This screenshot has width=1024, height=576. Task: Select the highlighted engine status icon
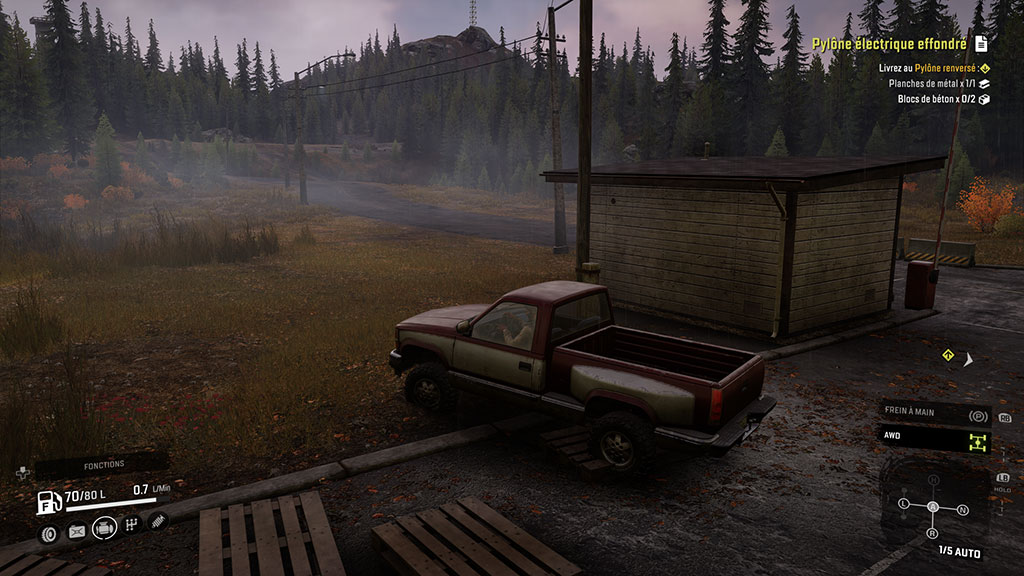pos(104,528)
